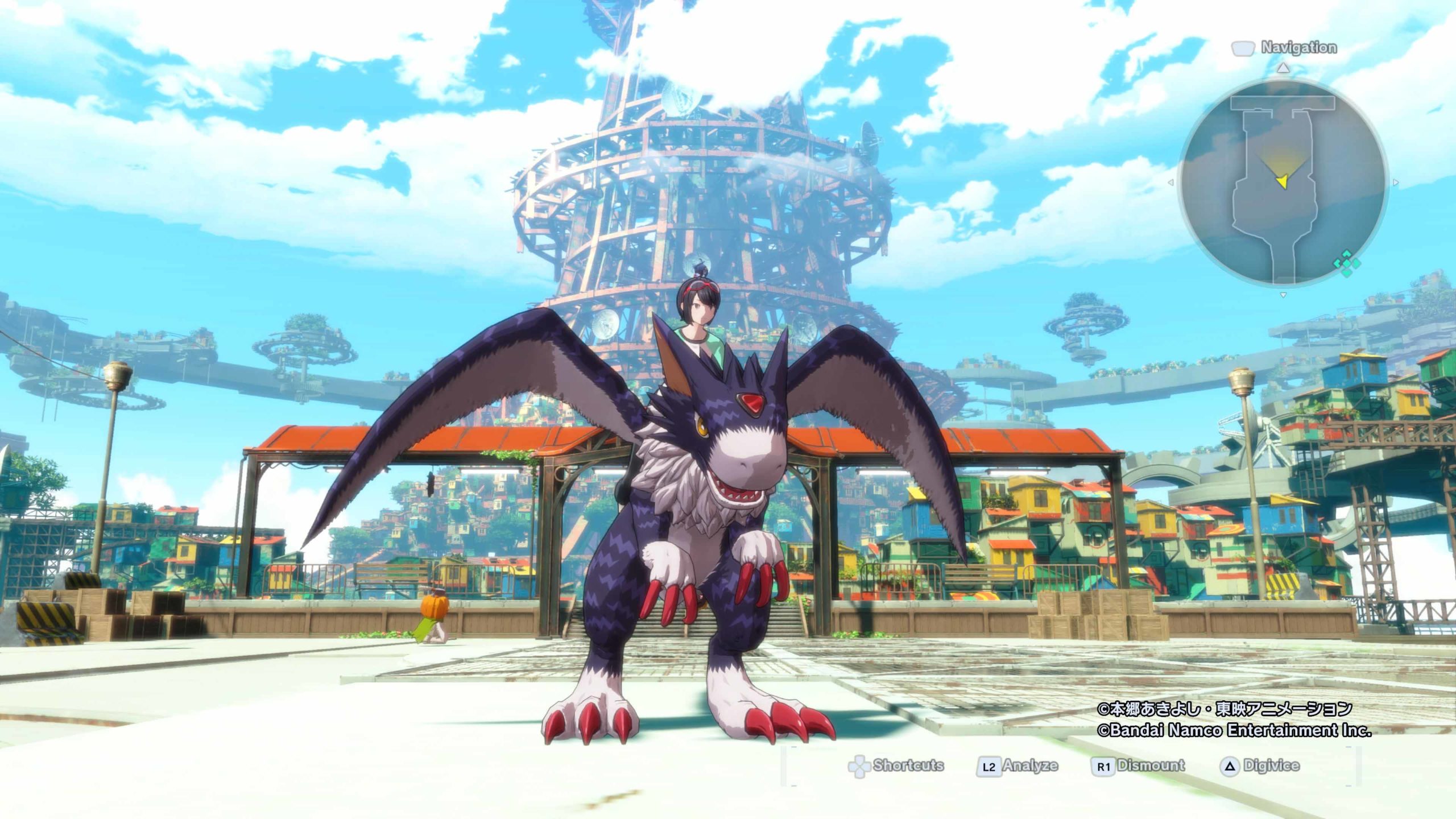Open the Digivice menu
Image resolution: width=1456 pixels, height=819 pixels.
tap(1260, 766)
